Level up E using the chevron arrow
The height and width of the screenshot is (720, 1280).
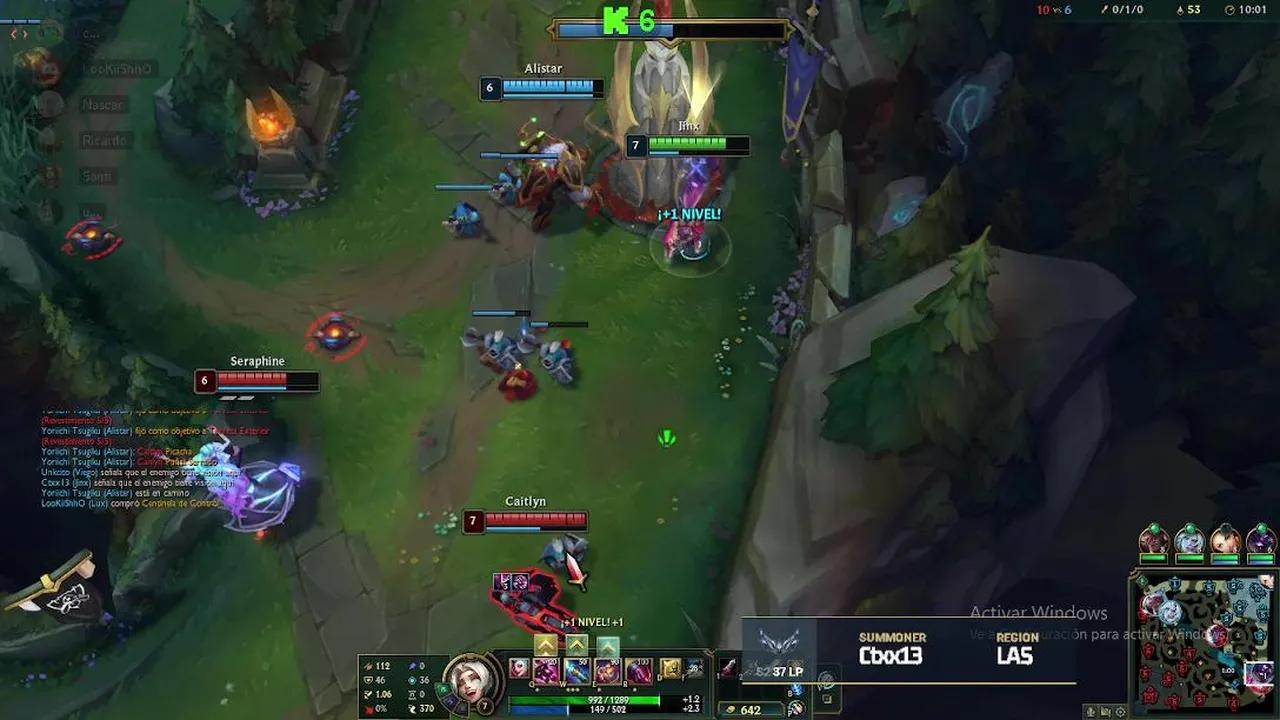(607, 644)
